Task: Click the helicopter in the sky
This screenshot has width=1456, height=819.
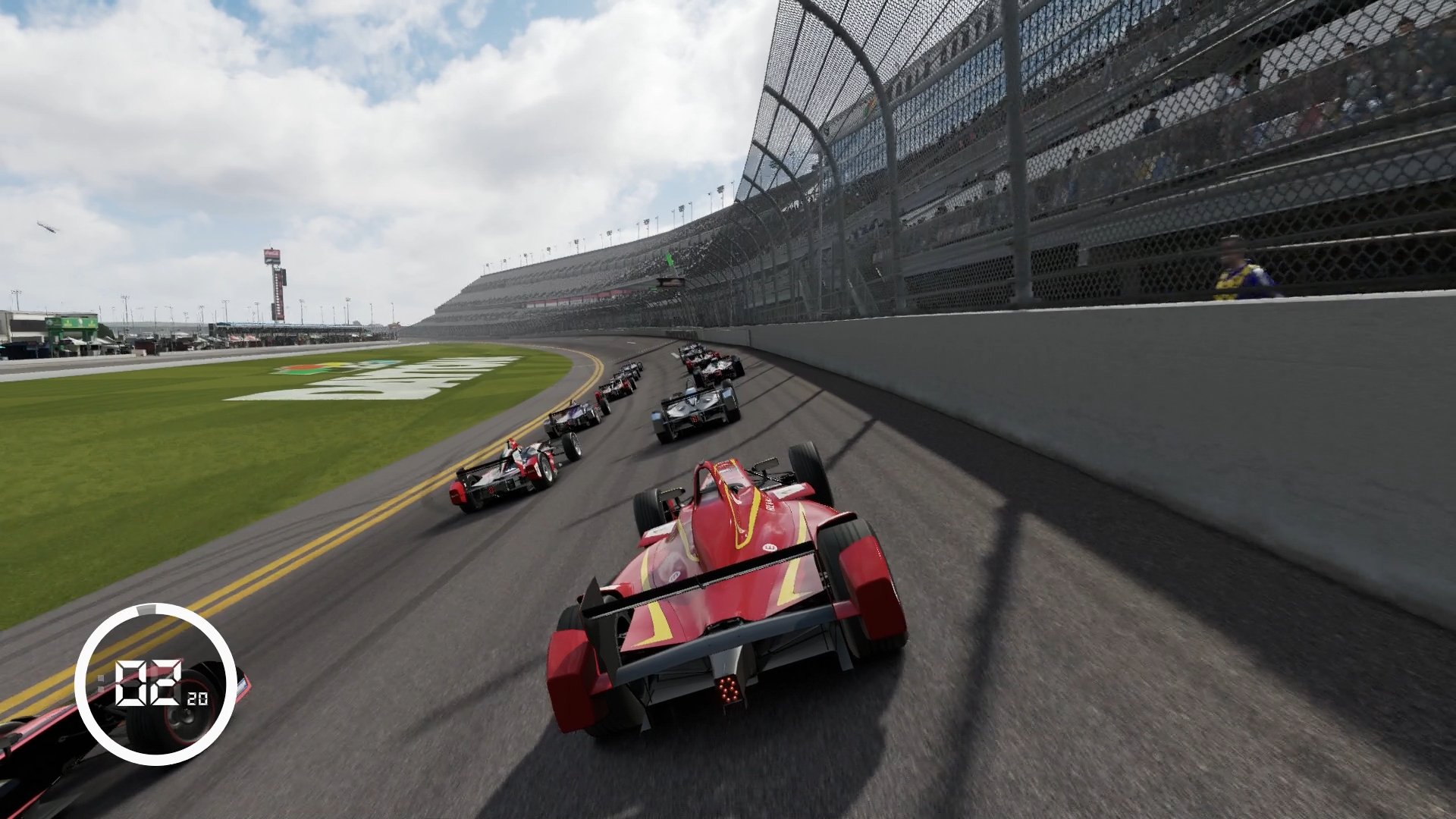Action: [47, 226]
